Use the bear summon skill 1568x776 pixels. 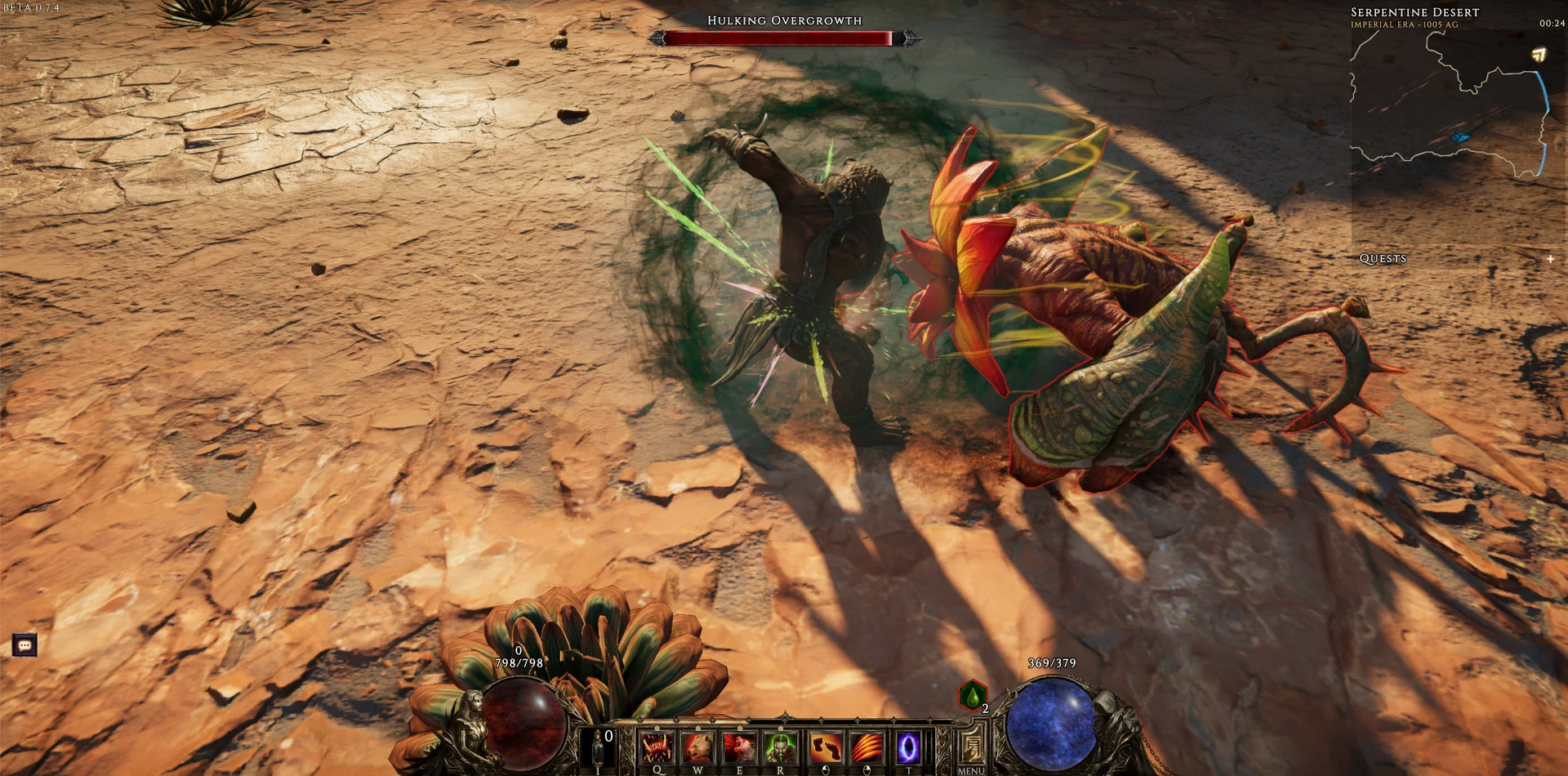coord(698,747)
